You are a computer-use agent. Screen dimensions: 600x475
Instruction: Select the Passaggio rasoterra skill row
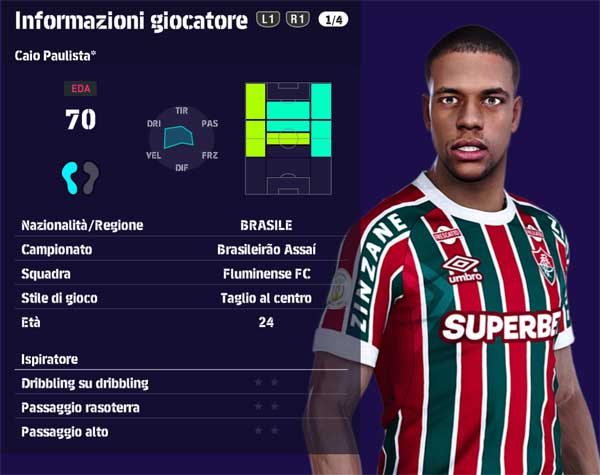(x=150, y=407)
